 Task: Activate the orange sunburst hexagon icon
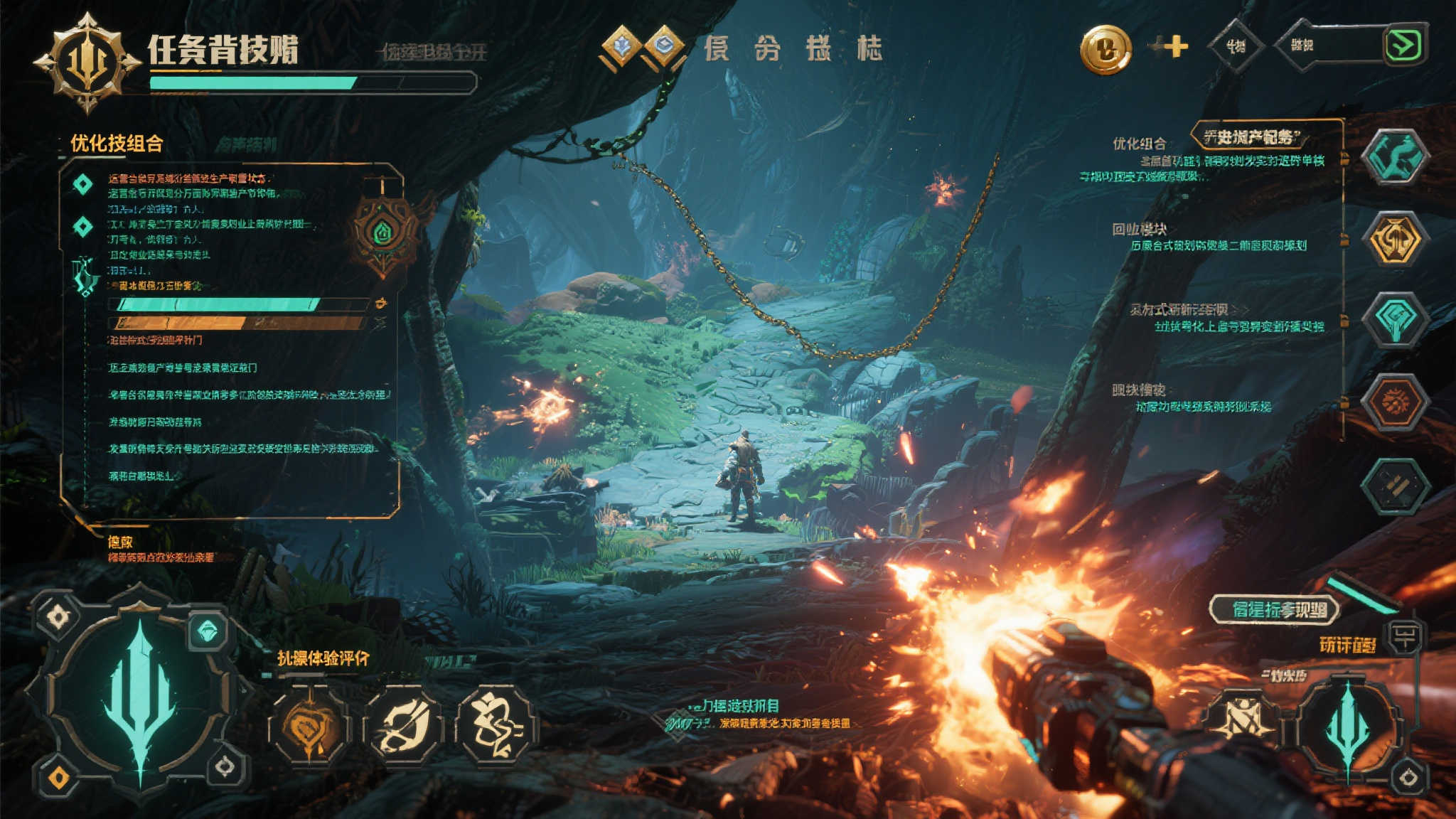[x=1395, y=402]
